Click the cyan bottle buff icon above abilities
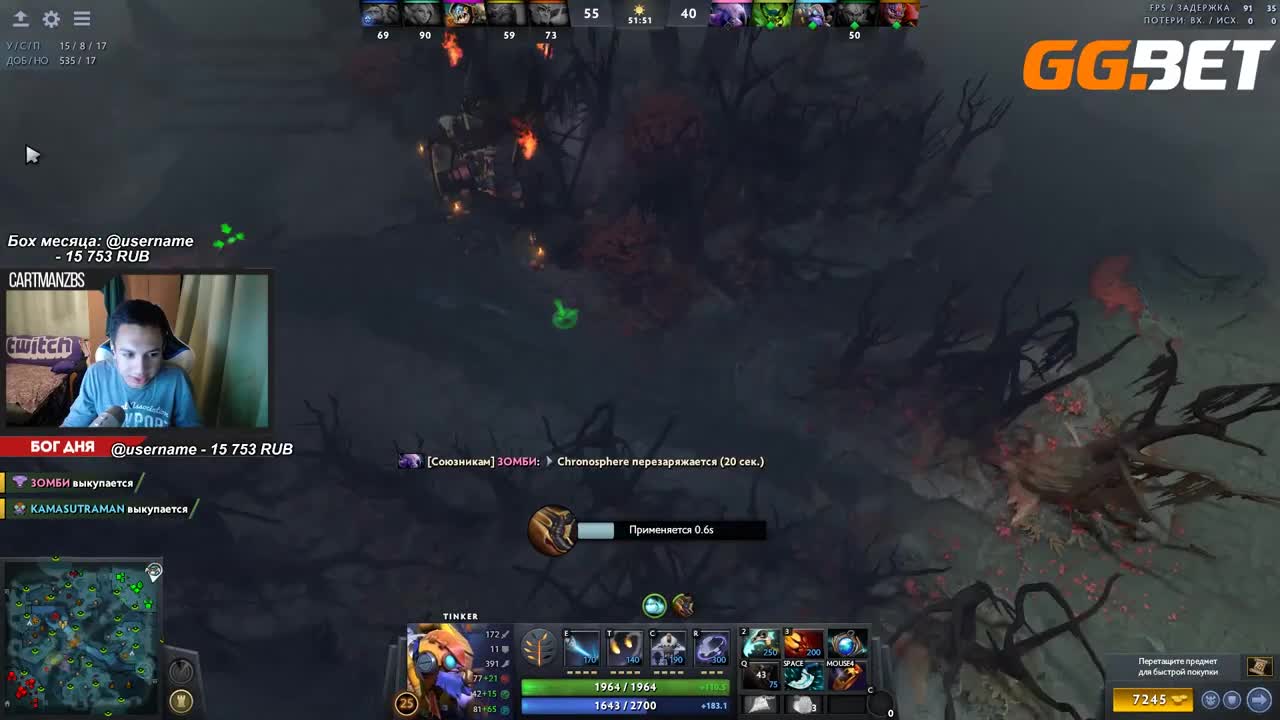This screenshot has width=1280, height=720. click(654, 605)
